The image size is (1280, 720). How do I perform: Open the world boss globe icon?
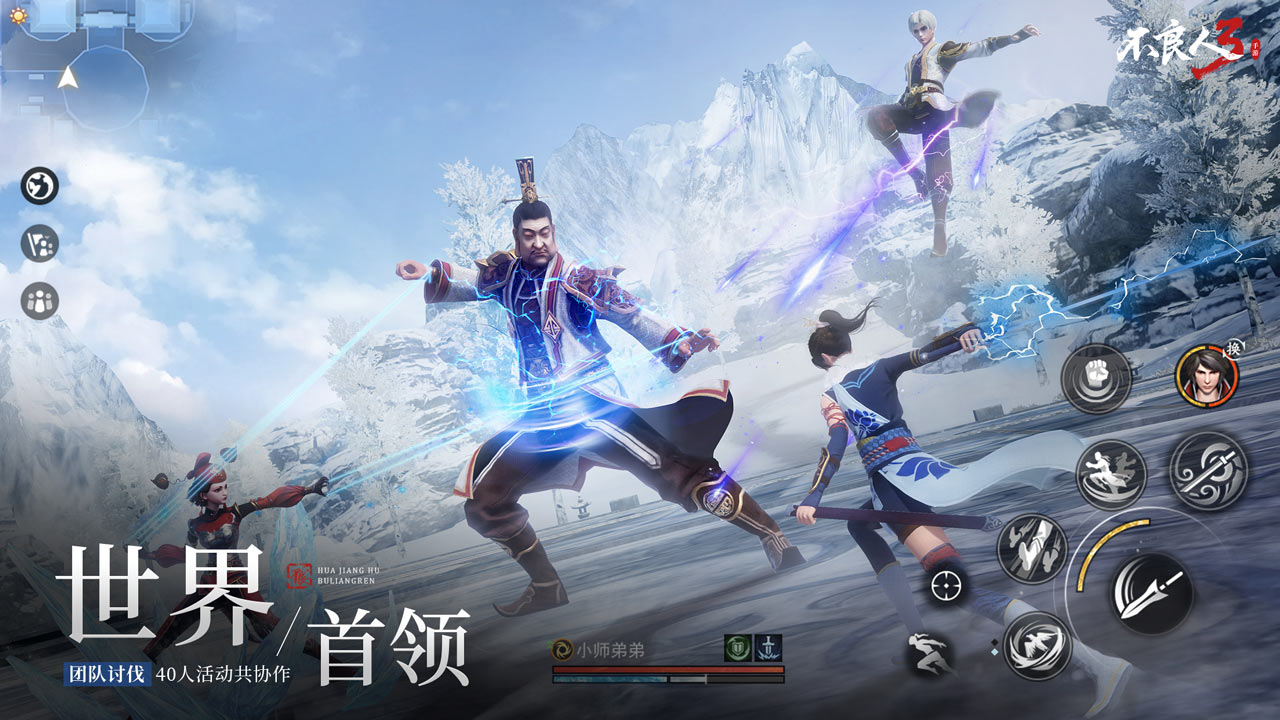(38, 184)
